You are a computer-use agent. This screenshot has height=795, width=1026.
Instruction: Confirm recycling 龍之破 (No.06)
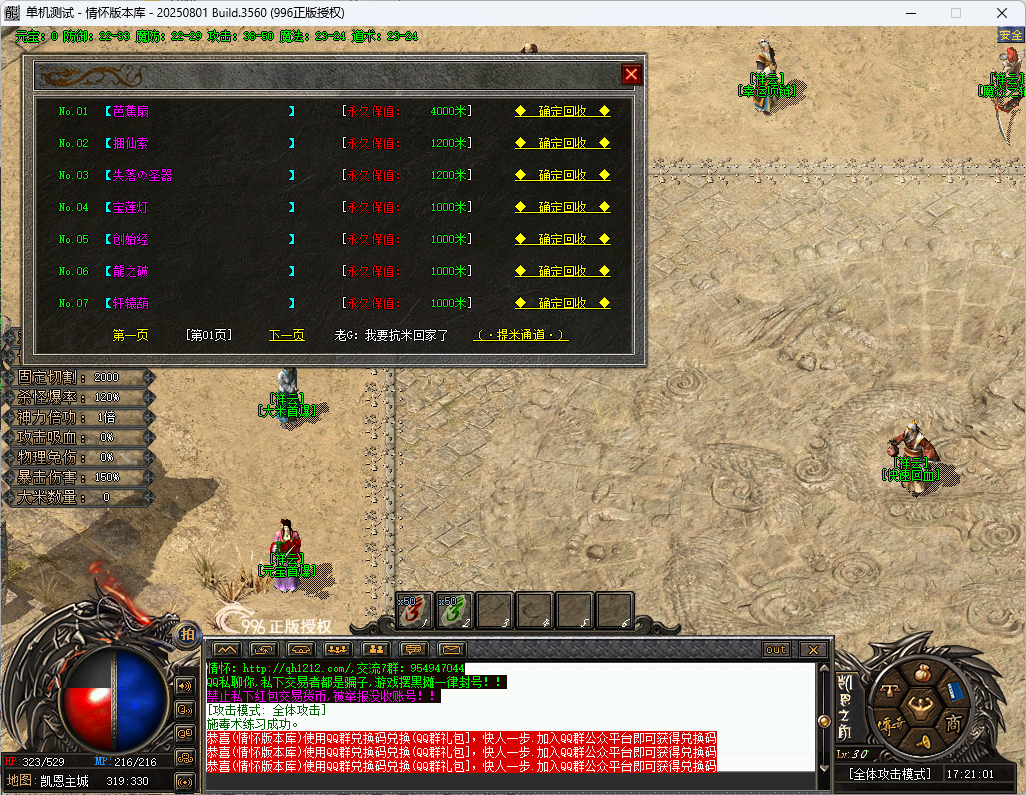point(562,271)
